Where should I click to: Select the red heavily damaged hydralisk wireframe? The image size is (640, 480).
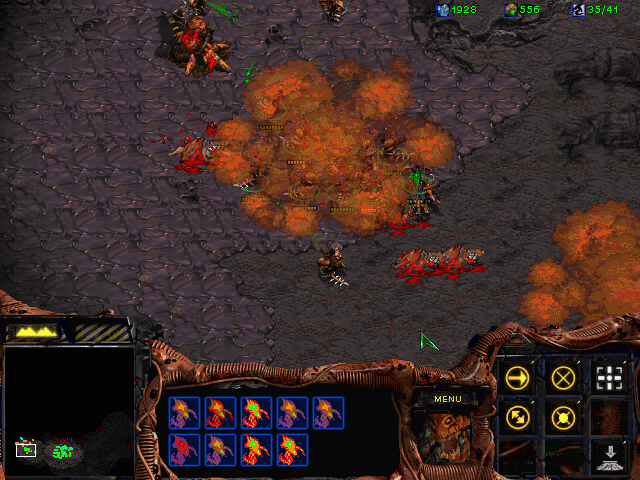[x=184, y=449]
